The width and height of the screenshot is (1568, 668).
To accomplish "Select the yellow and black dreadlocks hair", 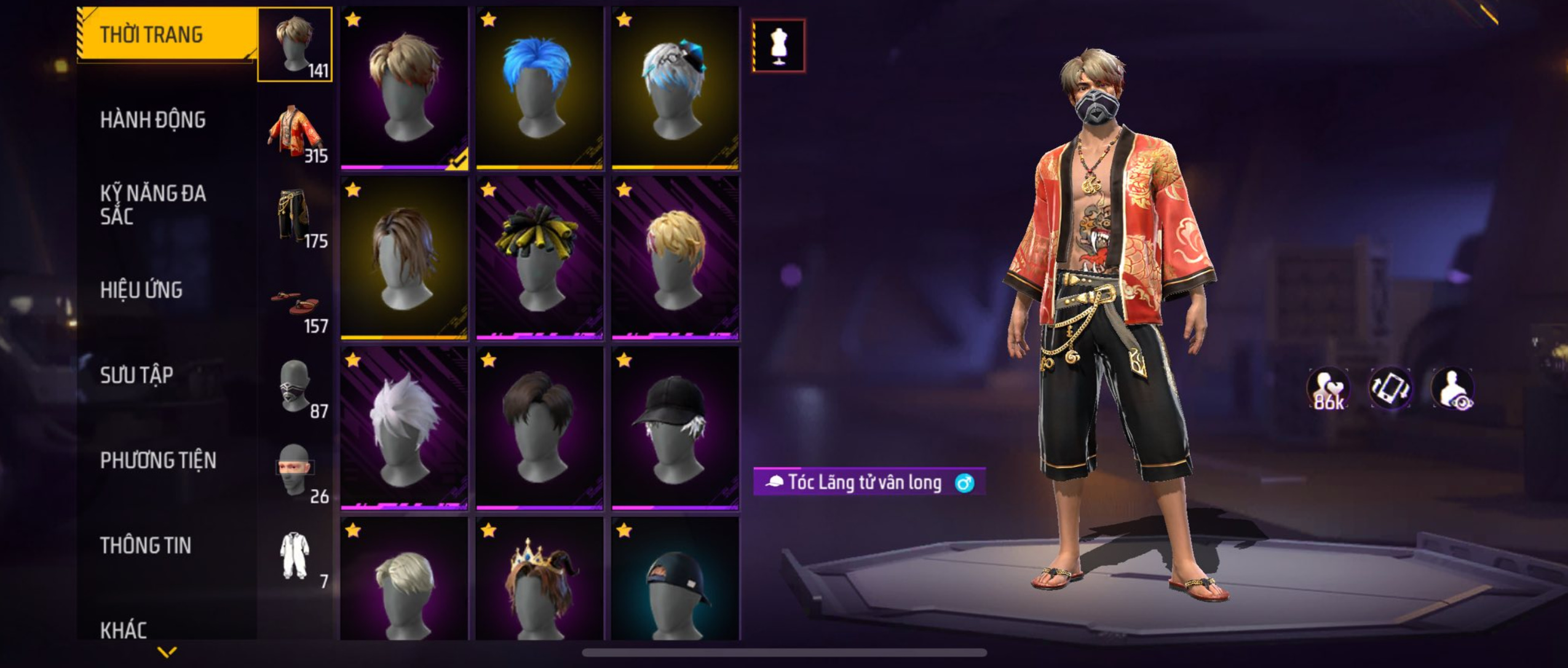I will click(x=539, y=258).
